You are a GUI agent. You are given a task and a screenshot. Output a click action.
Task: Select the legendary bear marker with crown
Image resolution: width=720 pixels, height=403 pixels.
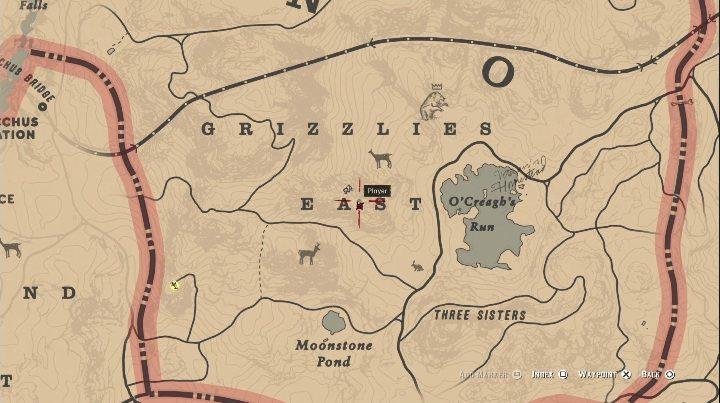tap(433, 101)
